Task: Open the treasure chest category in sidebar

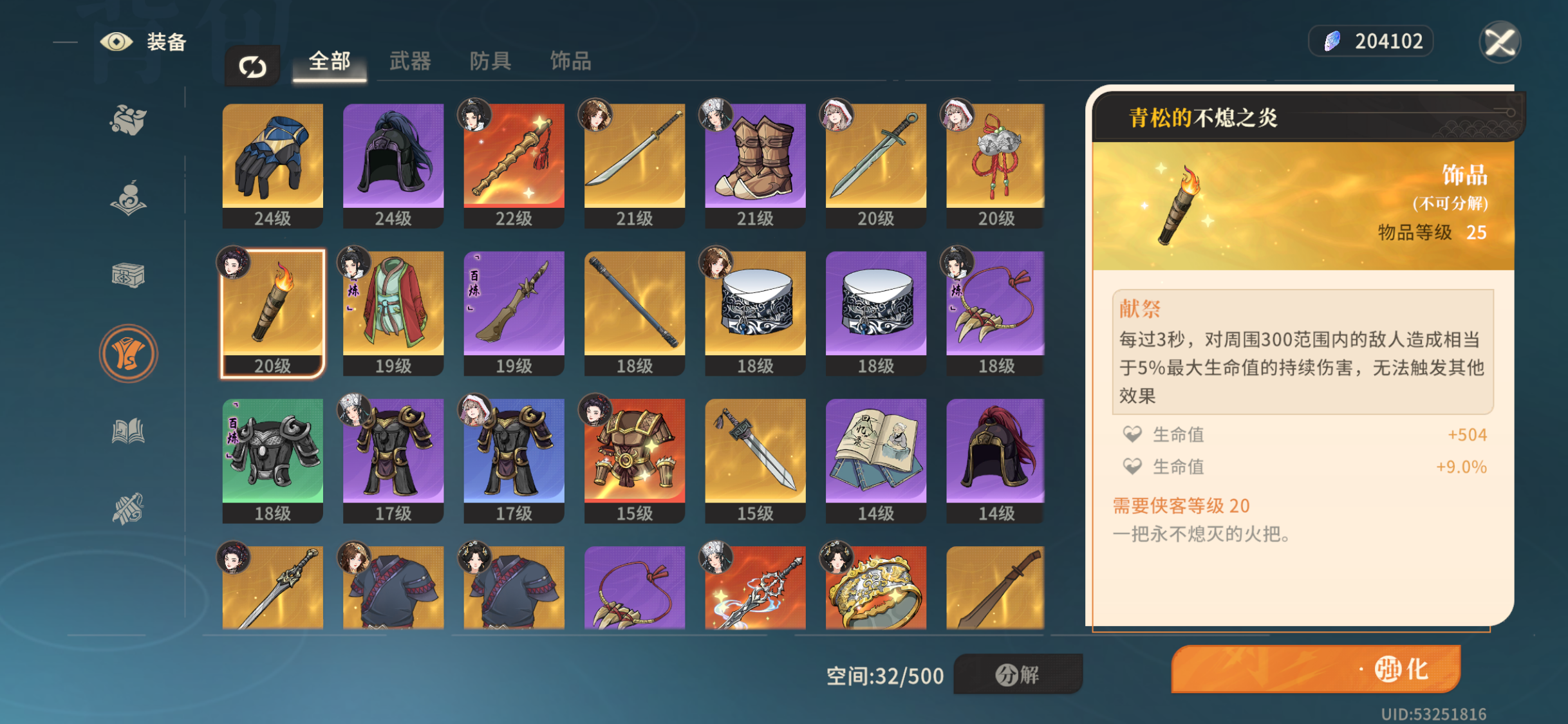Action: (x=128, y=276)
